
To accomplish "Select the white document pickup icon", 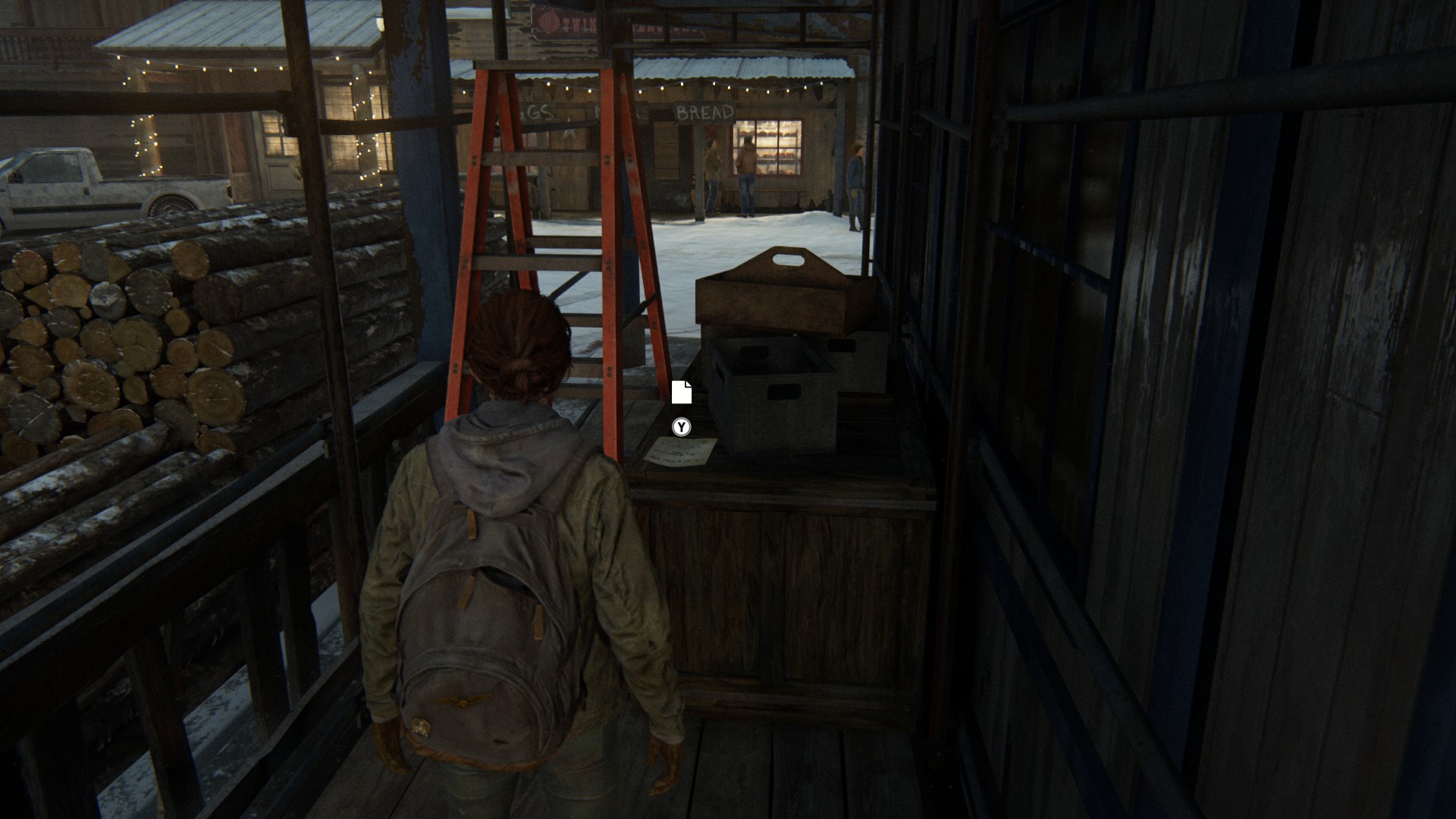I will click(x=681, y=392).
